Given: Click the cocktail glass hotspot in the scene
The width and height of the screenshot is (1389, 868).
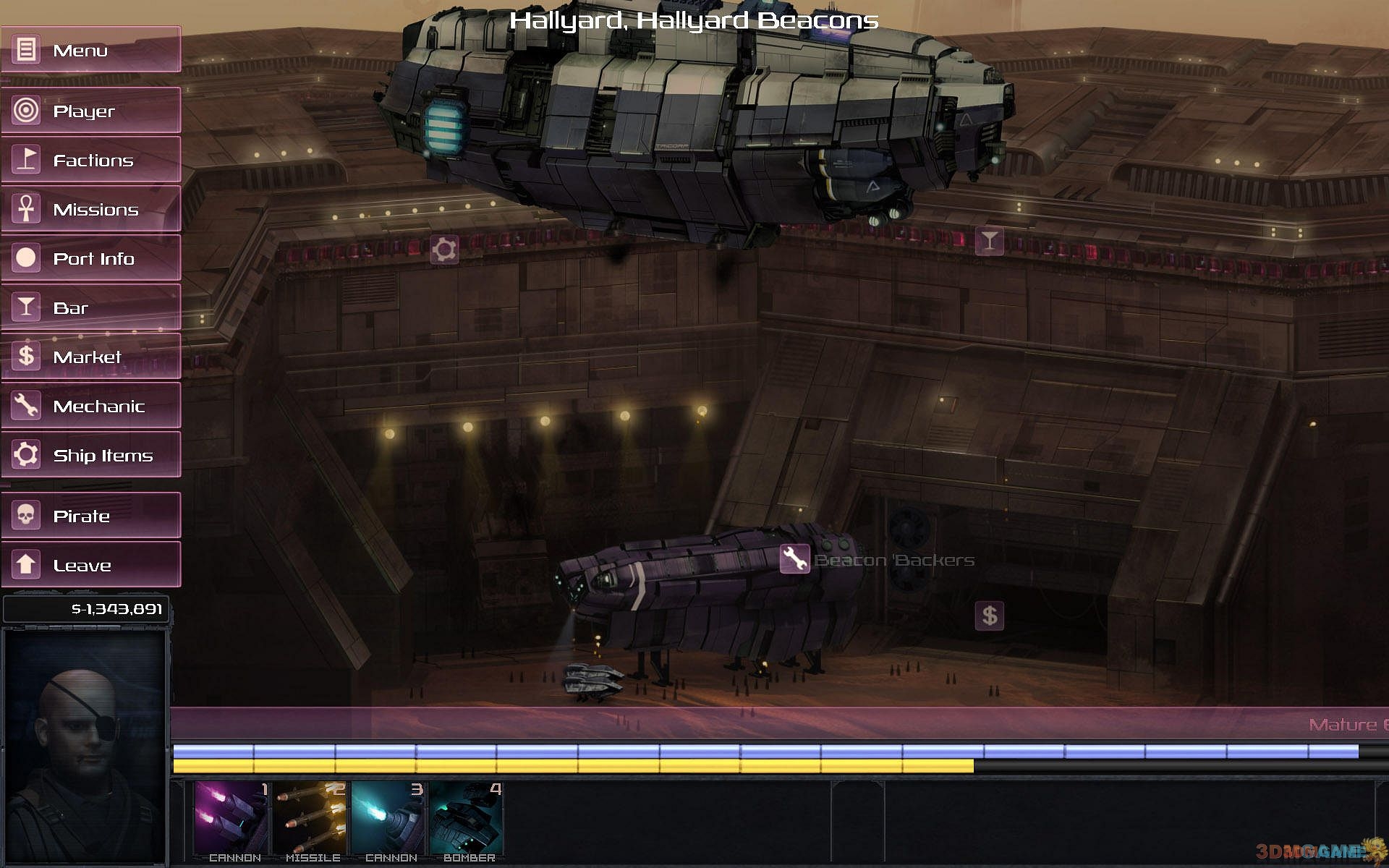Looking at the screenshot, I should [989, 241].
